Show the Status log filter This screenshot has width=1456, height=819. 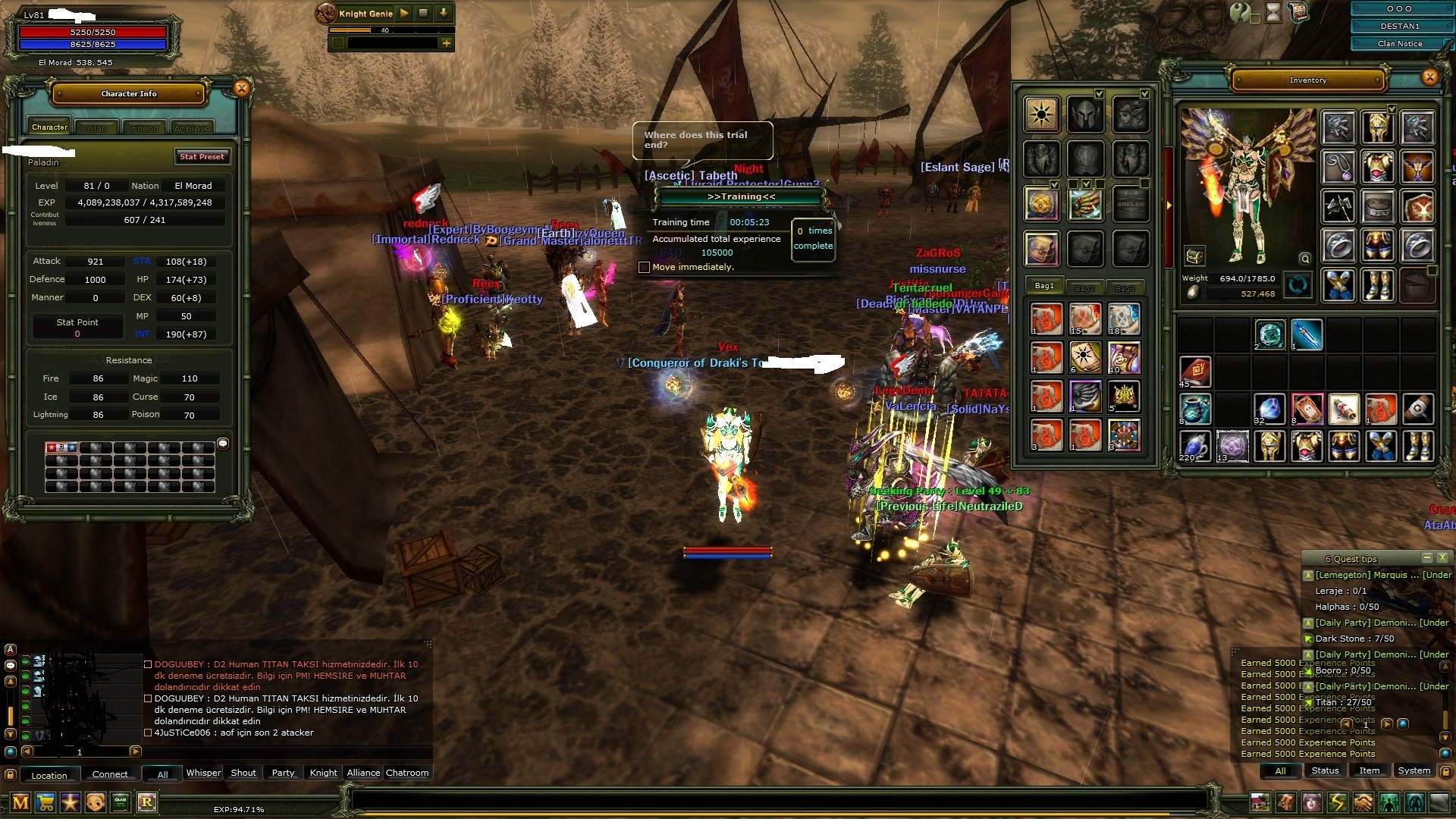pos(1325,770)
